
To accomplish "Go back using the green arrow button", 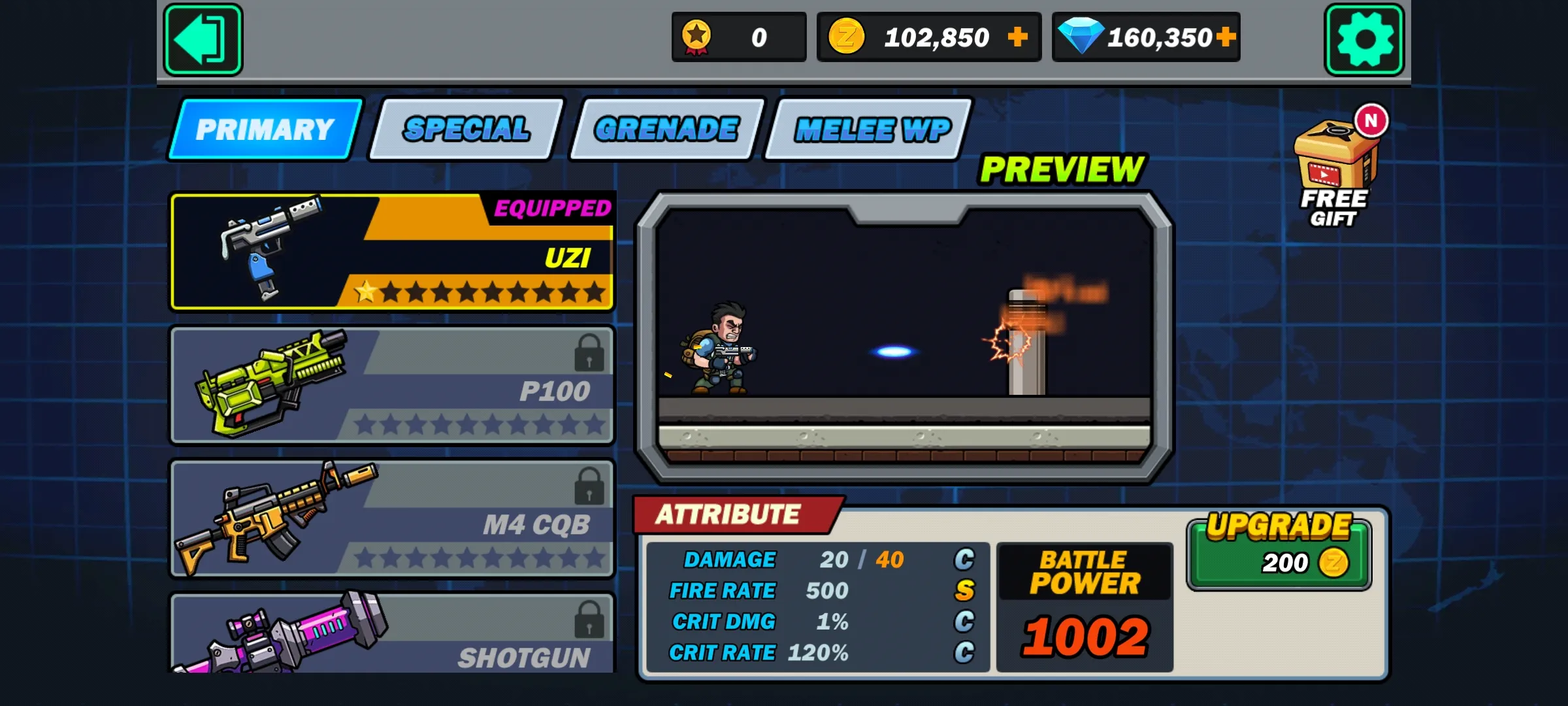I will (x=203, y=39).
